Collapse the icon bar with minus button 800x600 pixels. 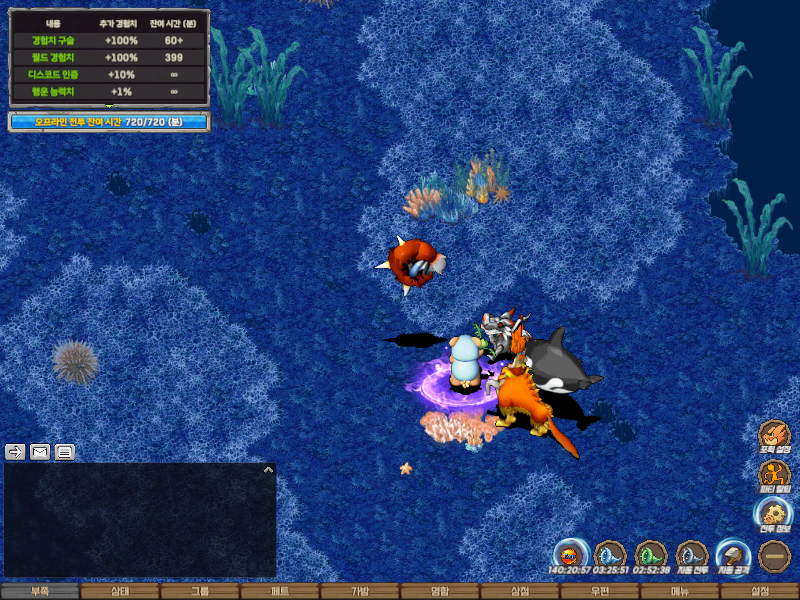pyautogui.click(x=775, y=555)
